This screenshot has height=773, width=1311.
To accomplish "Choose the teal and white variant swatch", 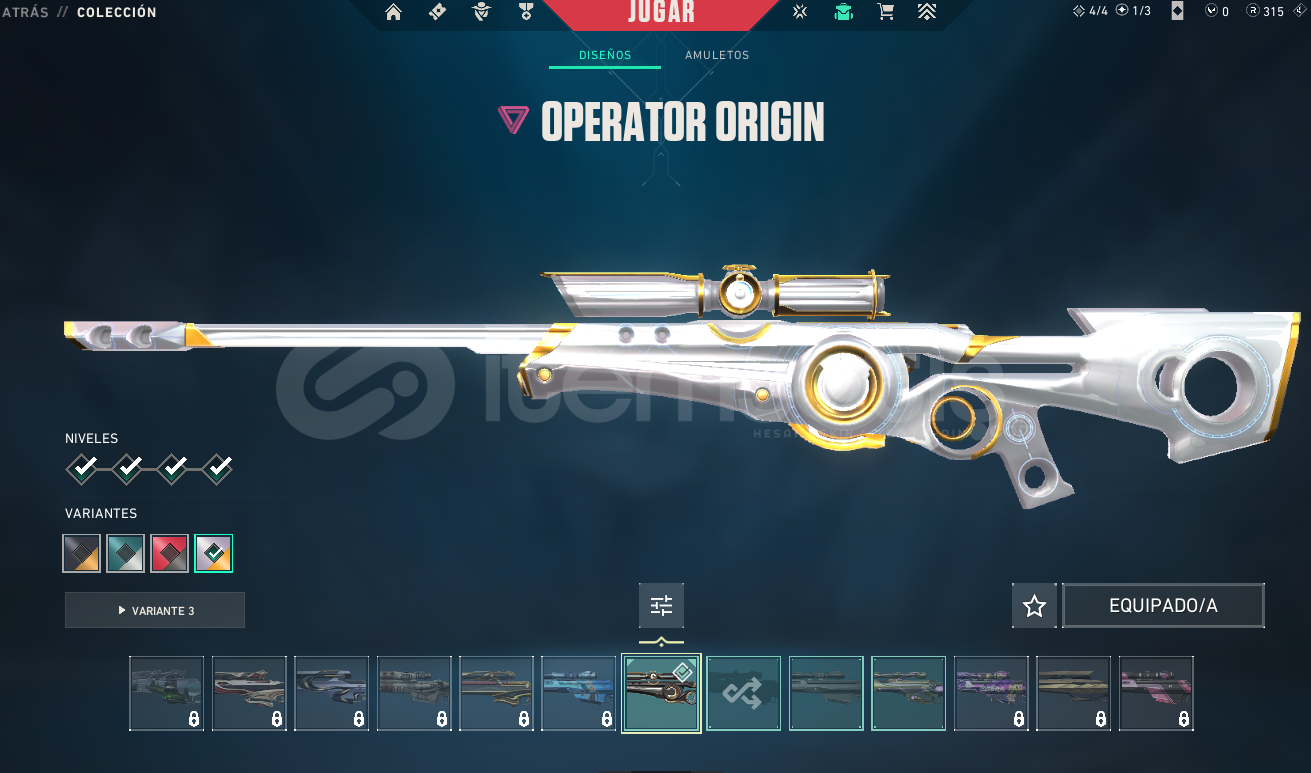I will [126, 553].
